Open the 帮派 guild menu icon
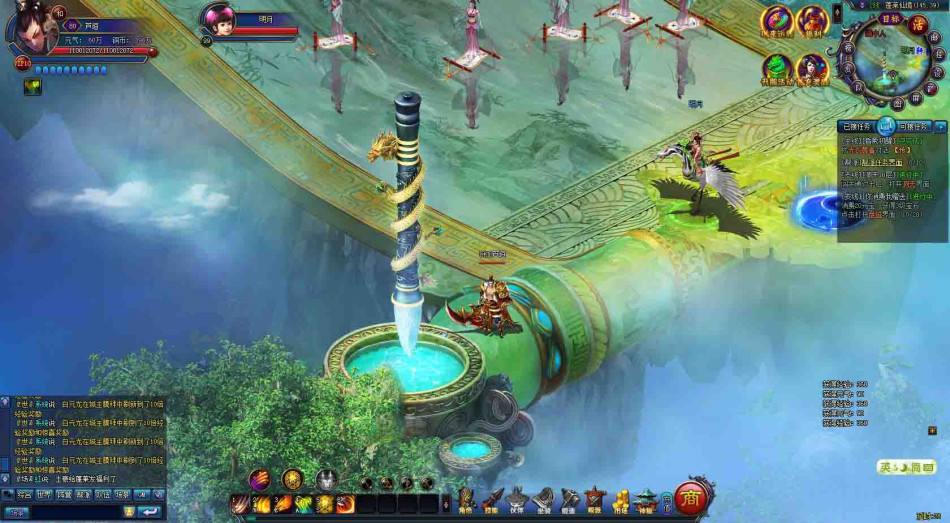Image resolution: width=950 pixels, height=523 pixels. [595, 499]
